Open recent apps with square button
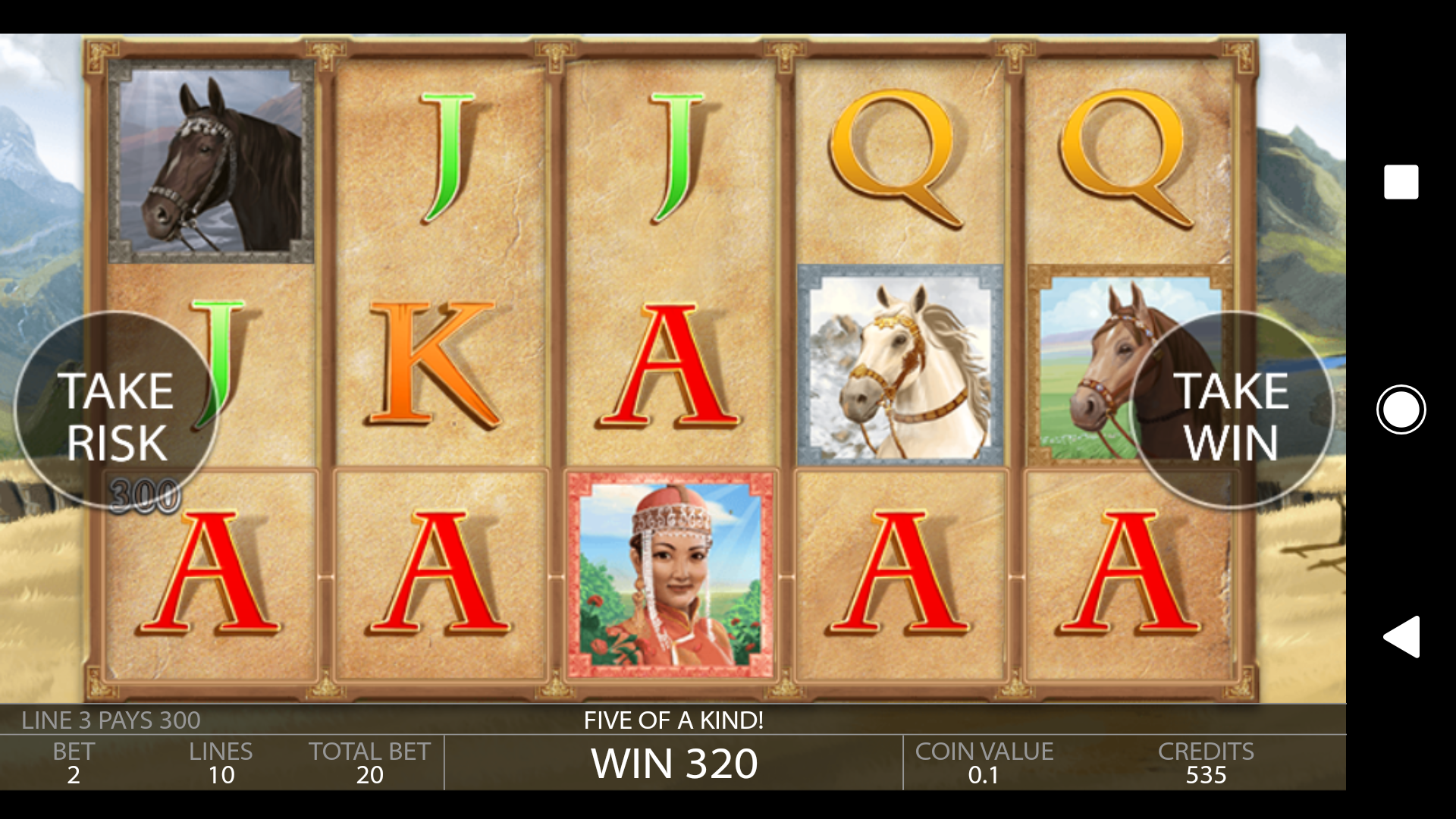This screenshot has height=819, width=1456. click(1401, 182)
